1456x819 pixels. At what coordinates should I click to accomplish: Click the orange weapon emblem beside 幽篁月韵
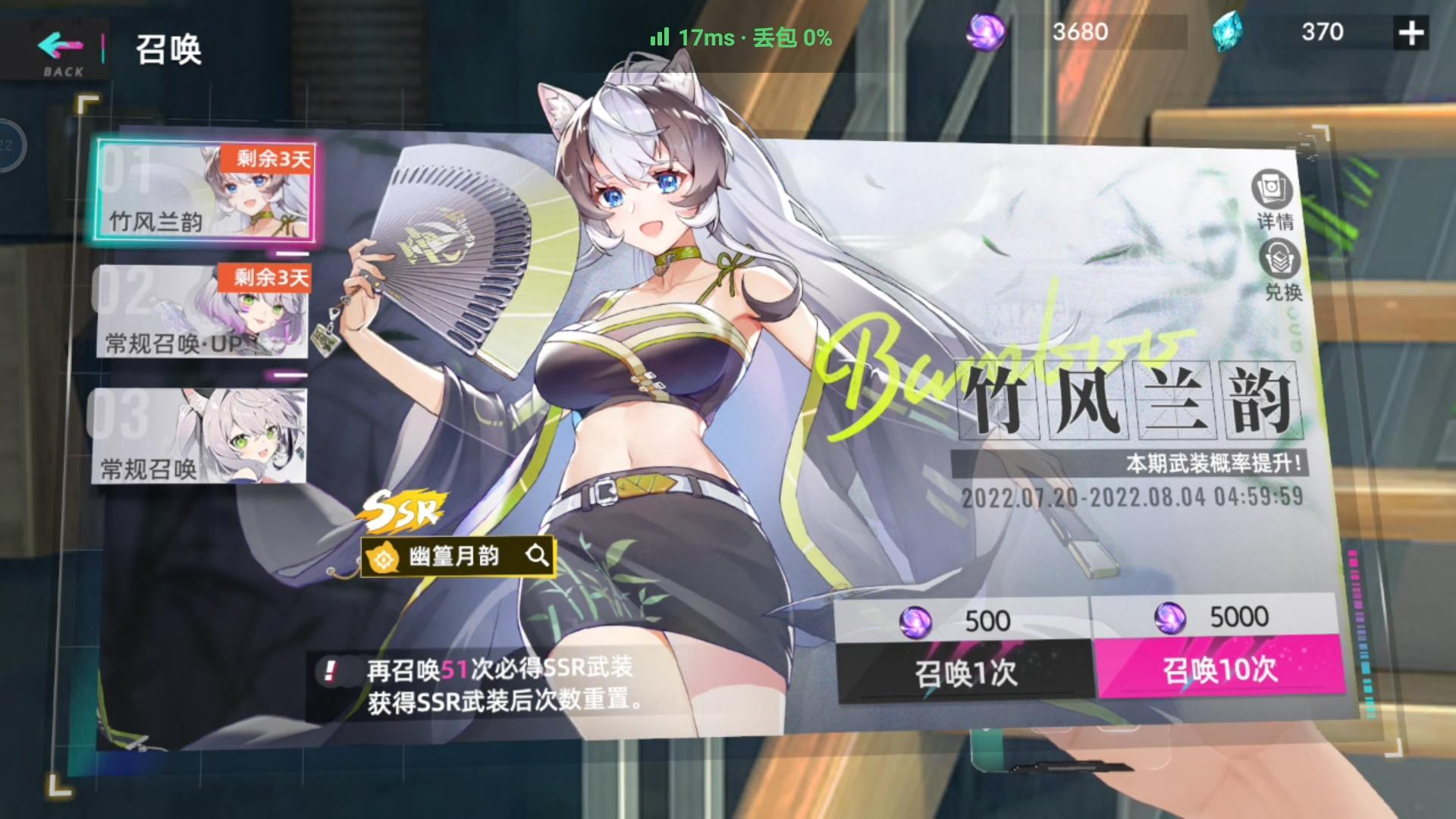pyautogui.click(x=385, y=556)
